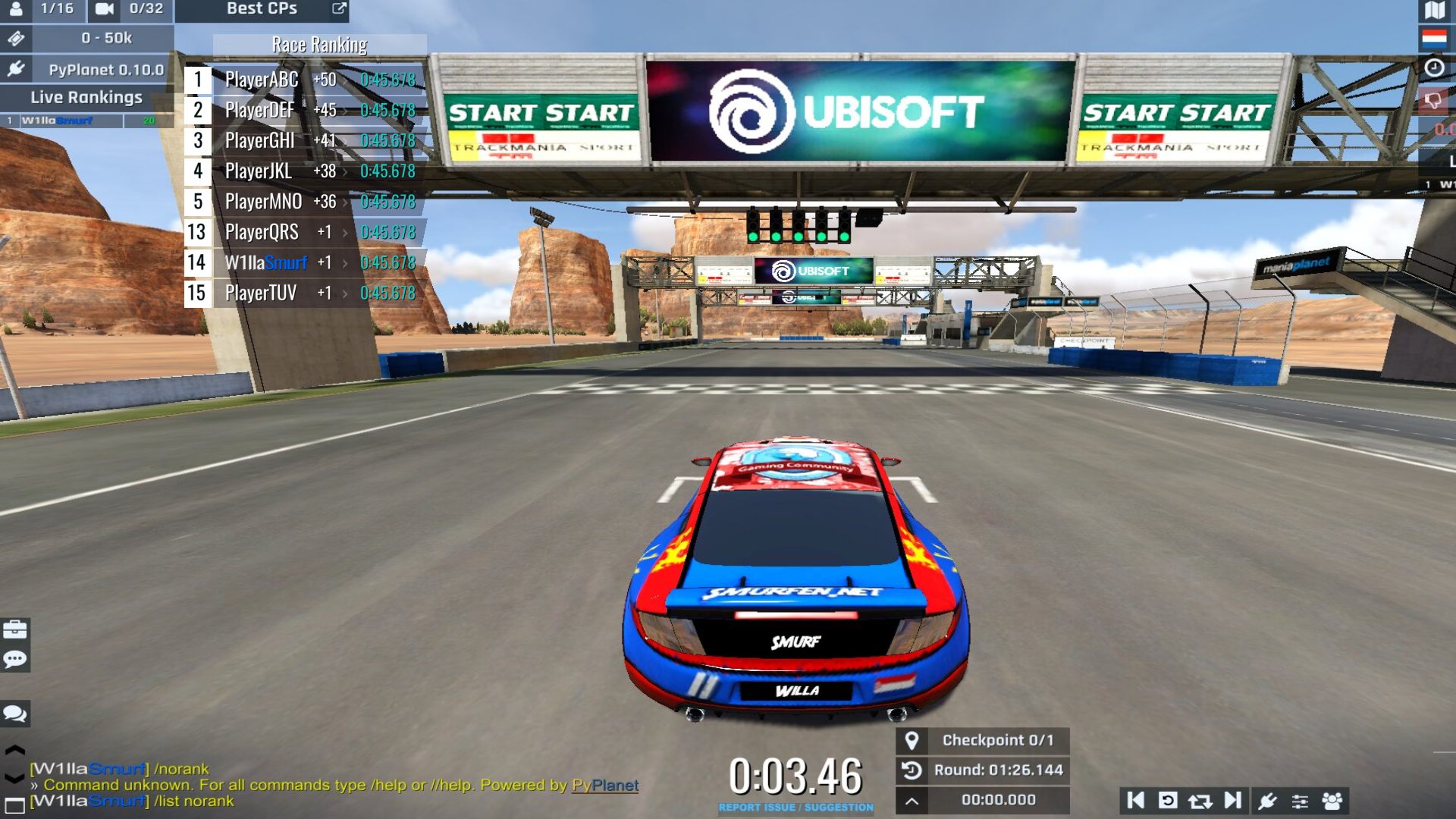Select W1llaSmurf in Live Rankings
Screen dimensions: 1456x819
57,121
